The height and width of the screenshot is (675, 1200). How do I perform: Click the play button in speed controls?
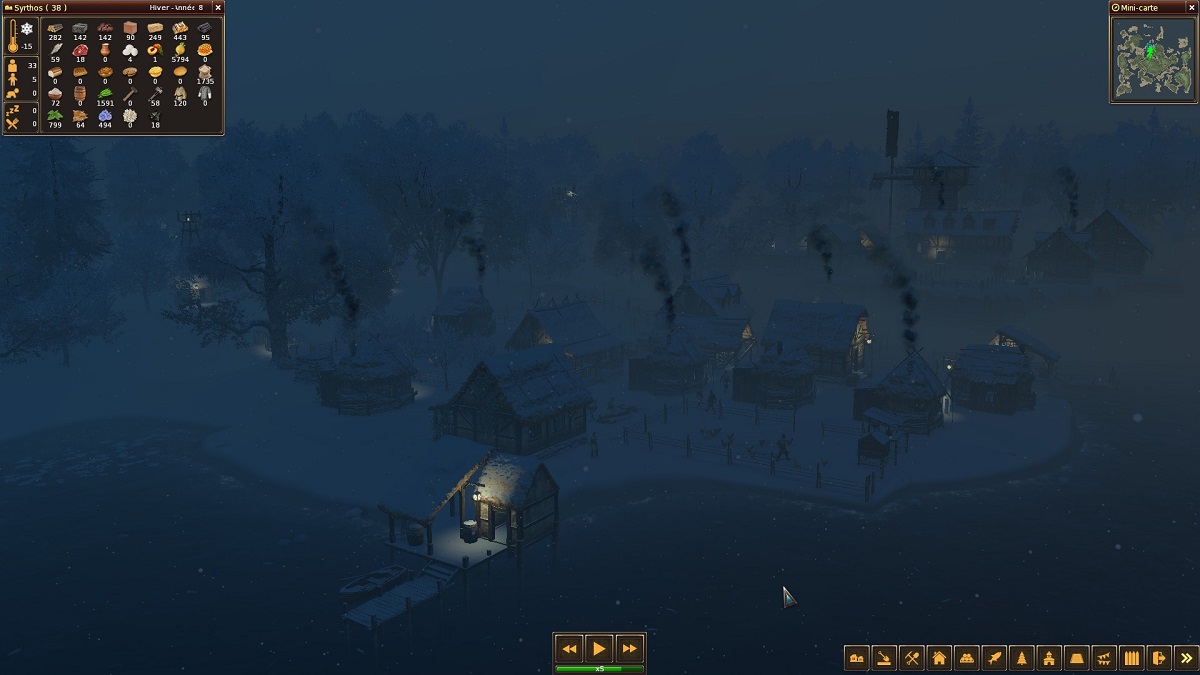599,648
